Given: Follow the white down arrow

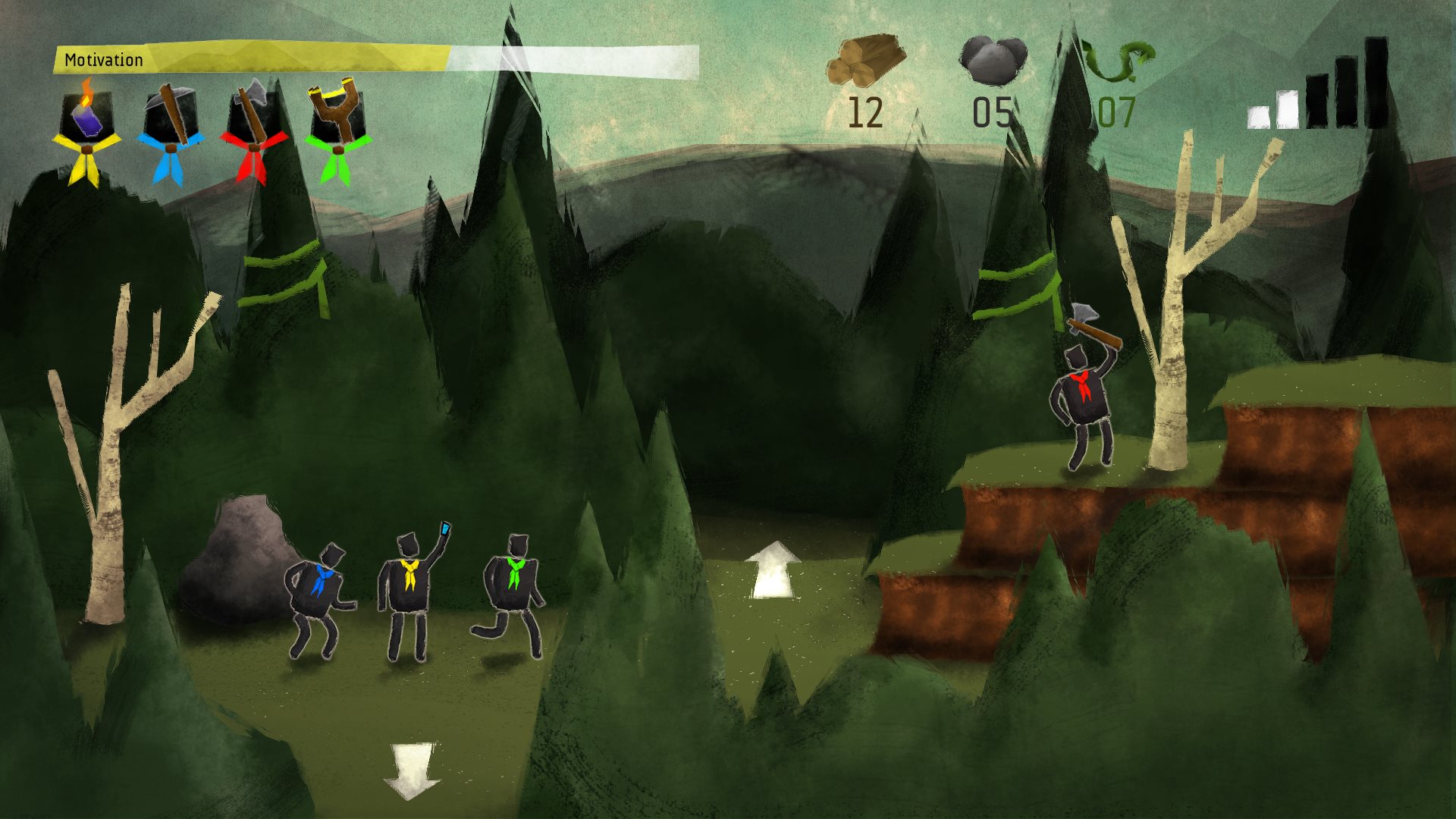Looking at the screenshot, I should click(412, 770).
